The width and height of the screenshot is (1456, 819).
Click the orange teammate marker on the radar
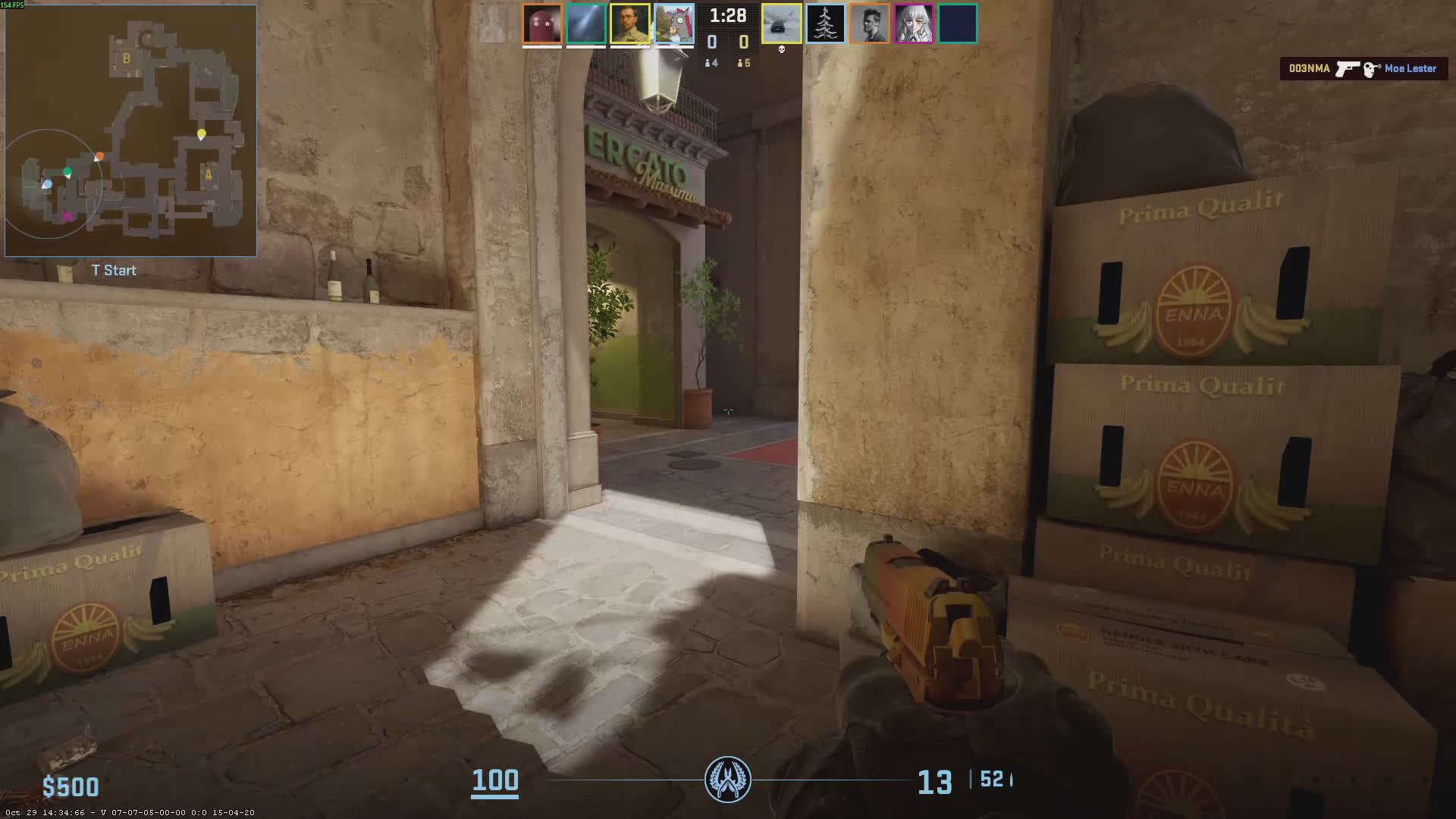pyautogui.click(x=99, y=156)
